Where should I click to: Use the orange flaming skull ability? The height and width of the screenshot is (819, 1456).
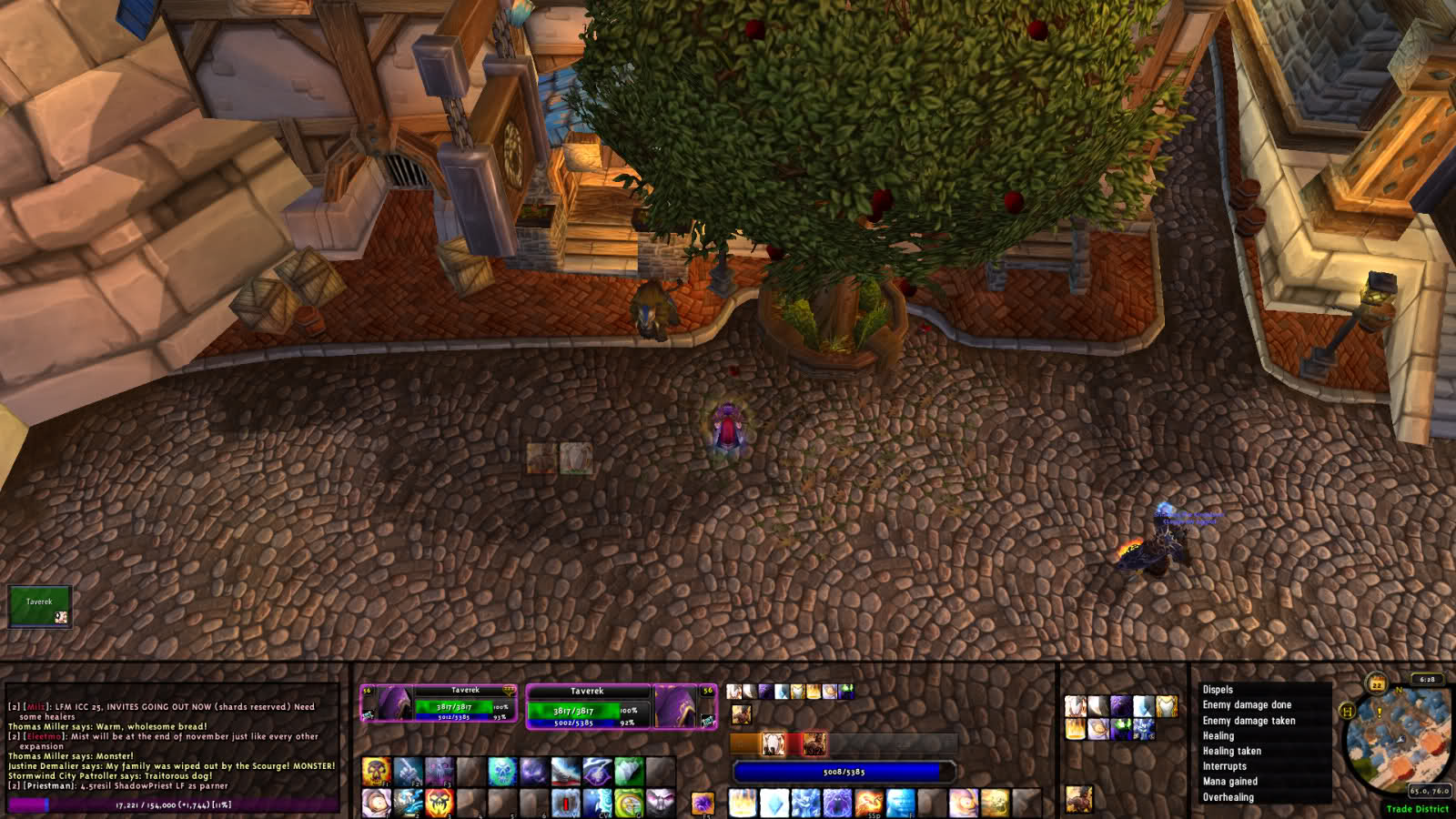[439, 803]
